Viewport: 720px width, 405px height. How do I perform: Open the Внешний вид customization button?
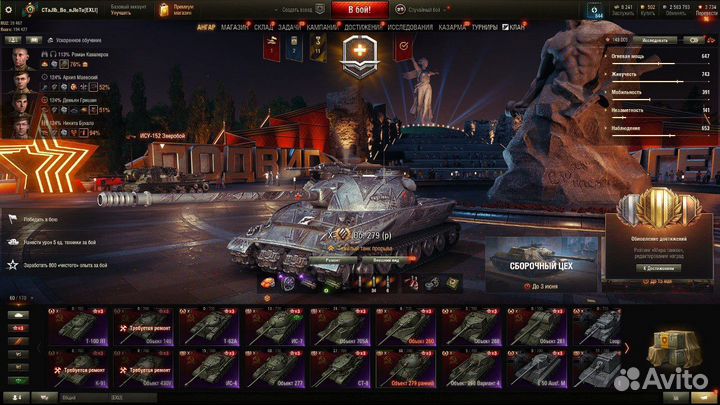(x=361, y=258)
